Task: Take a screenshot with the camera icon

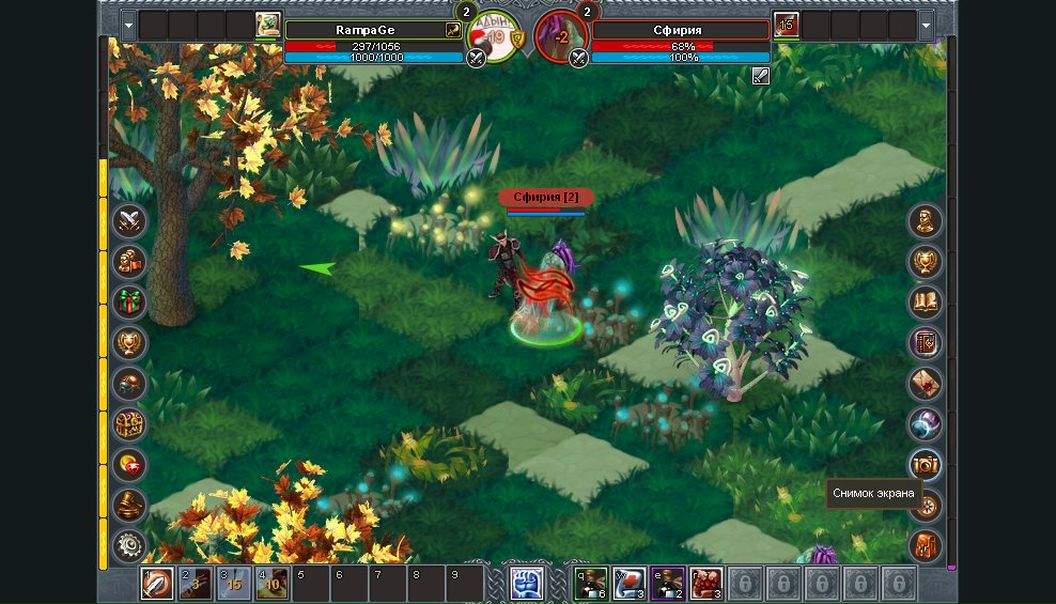Action: click(x=925, y=464)
